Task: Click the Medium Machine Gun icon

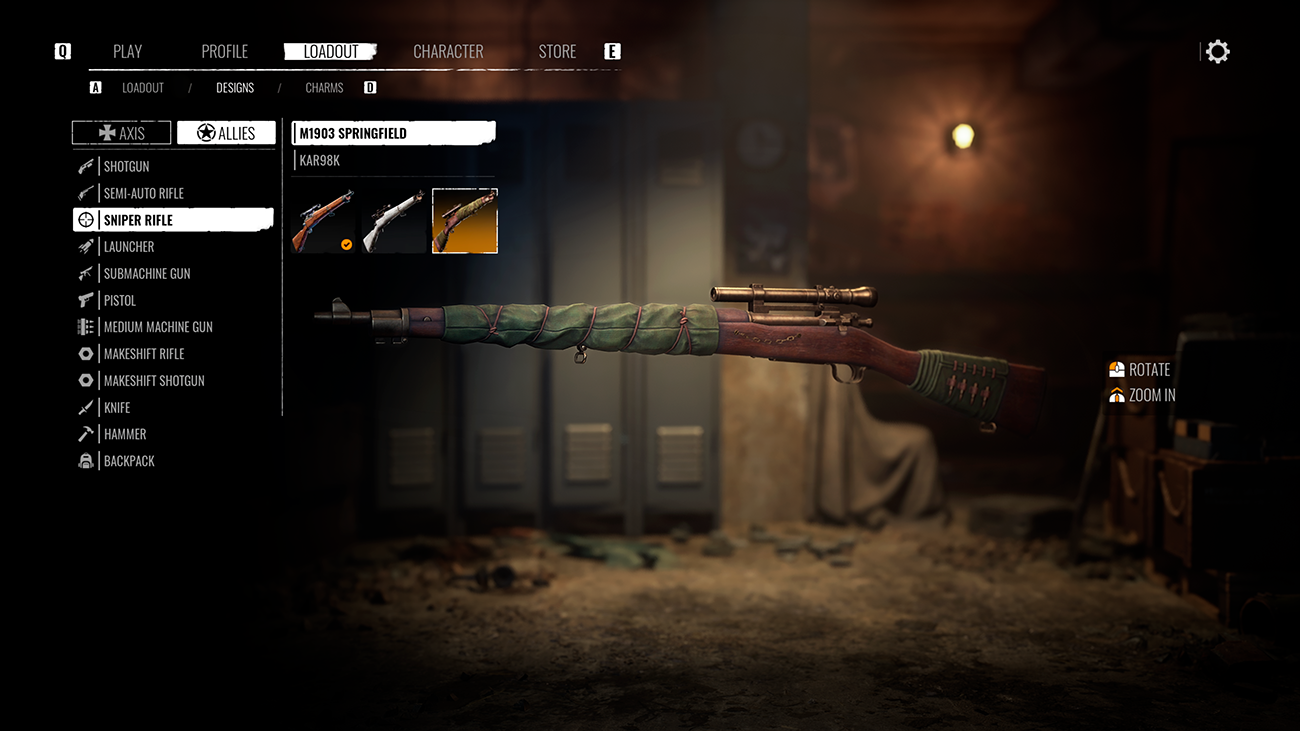Action: 86,326
